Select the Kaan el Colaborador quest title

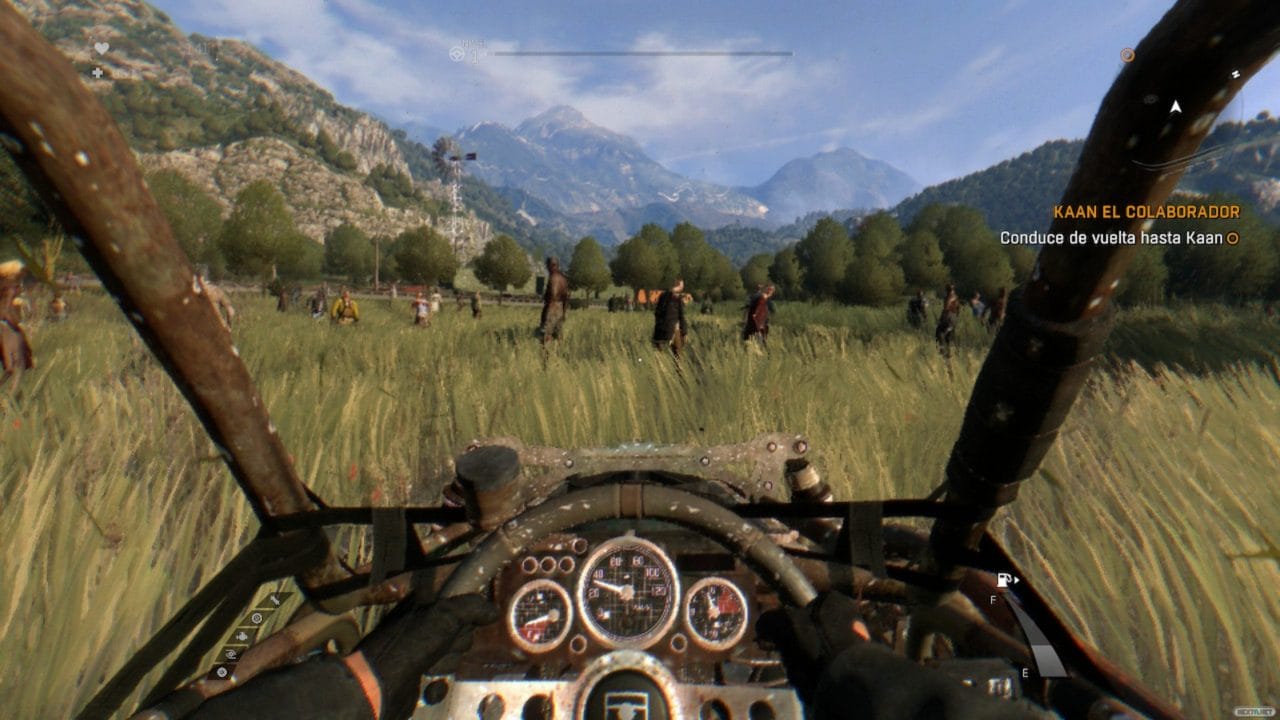click(1146, 212)
